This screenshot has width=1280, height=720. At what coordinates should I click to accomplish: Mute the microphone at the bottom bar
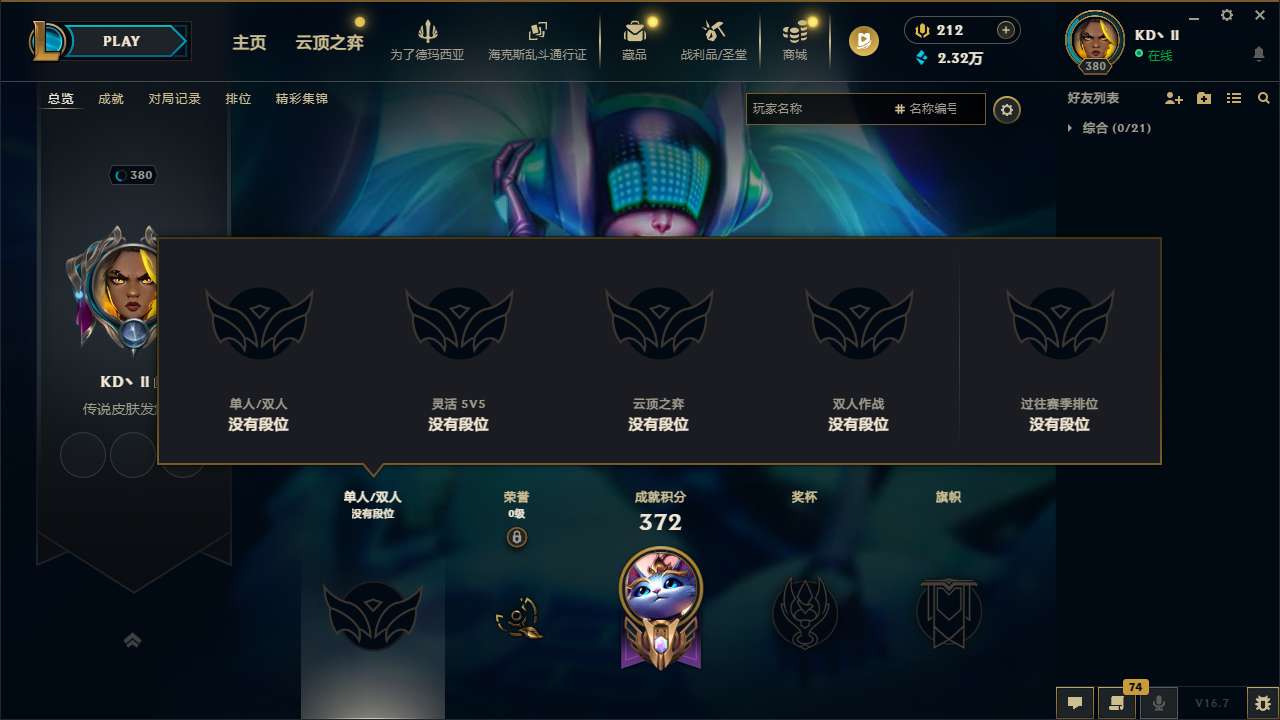[1159, 704]
